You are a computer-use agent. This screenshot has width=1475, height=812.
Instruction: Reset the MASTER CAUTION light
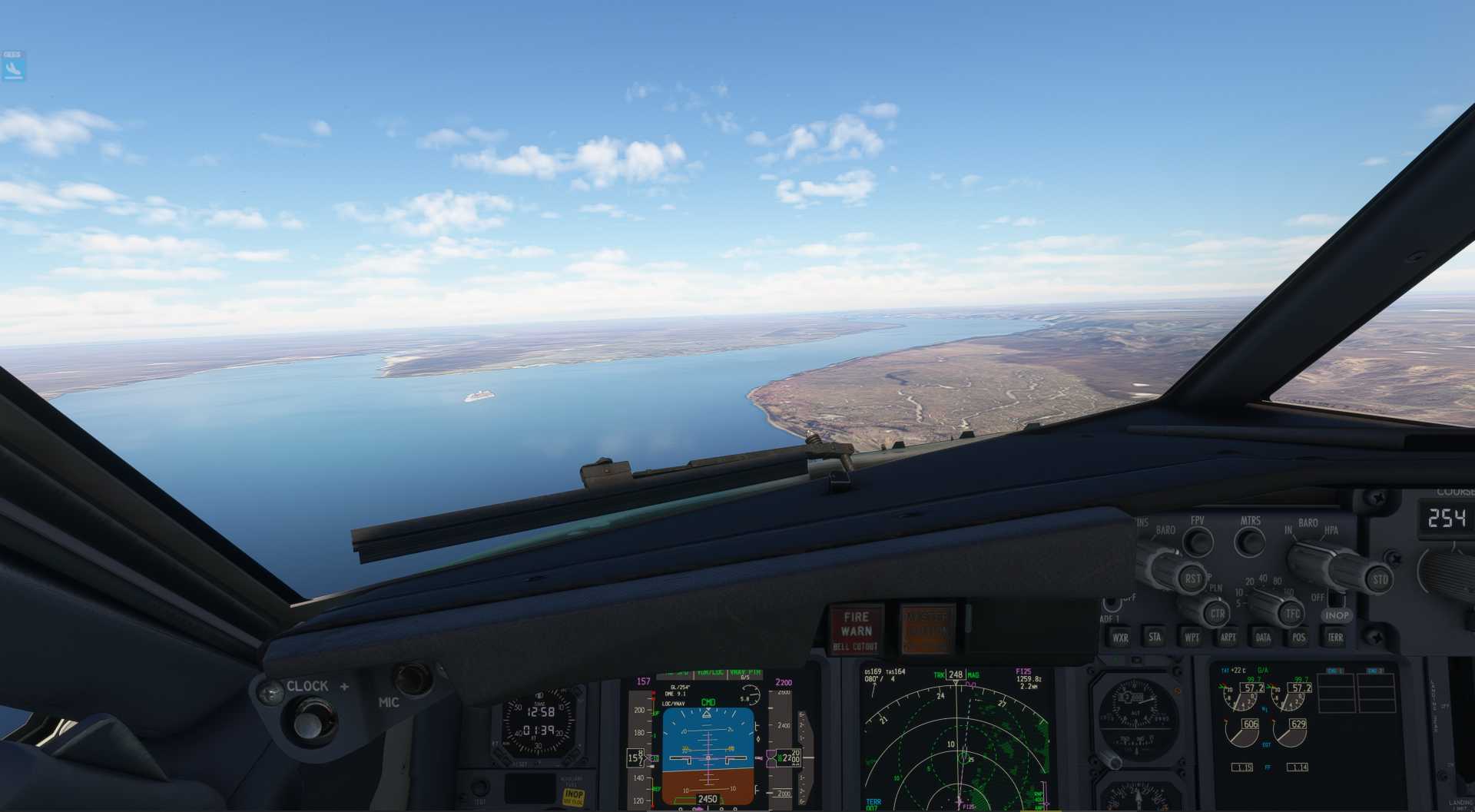(927, 628)
